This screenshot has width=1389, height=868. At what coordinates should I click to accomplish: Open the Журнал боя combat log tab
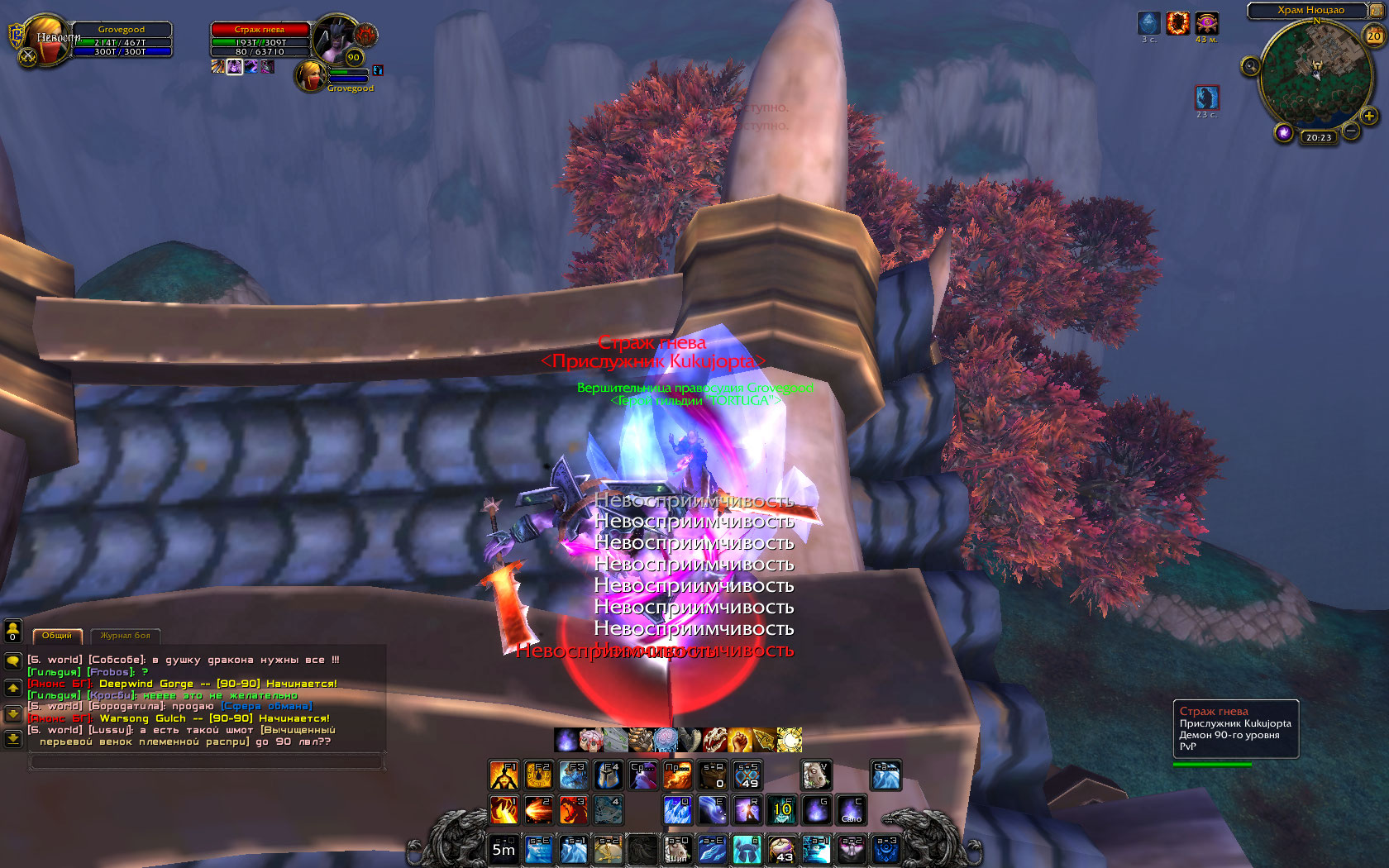tap(125, 636)
